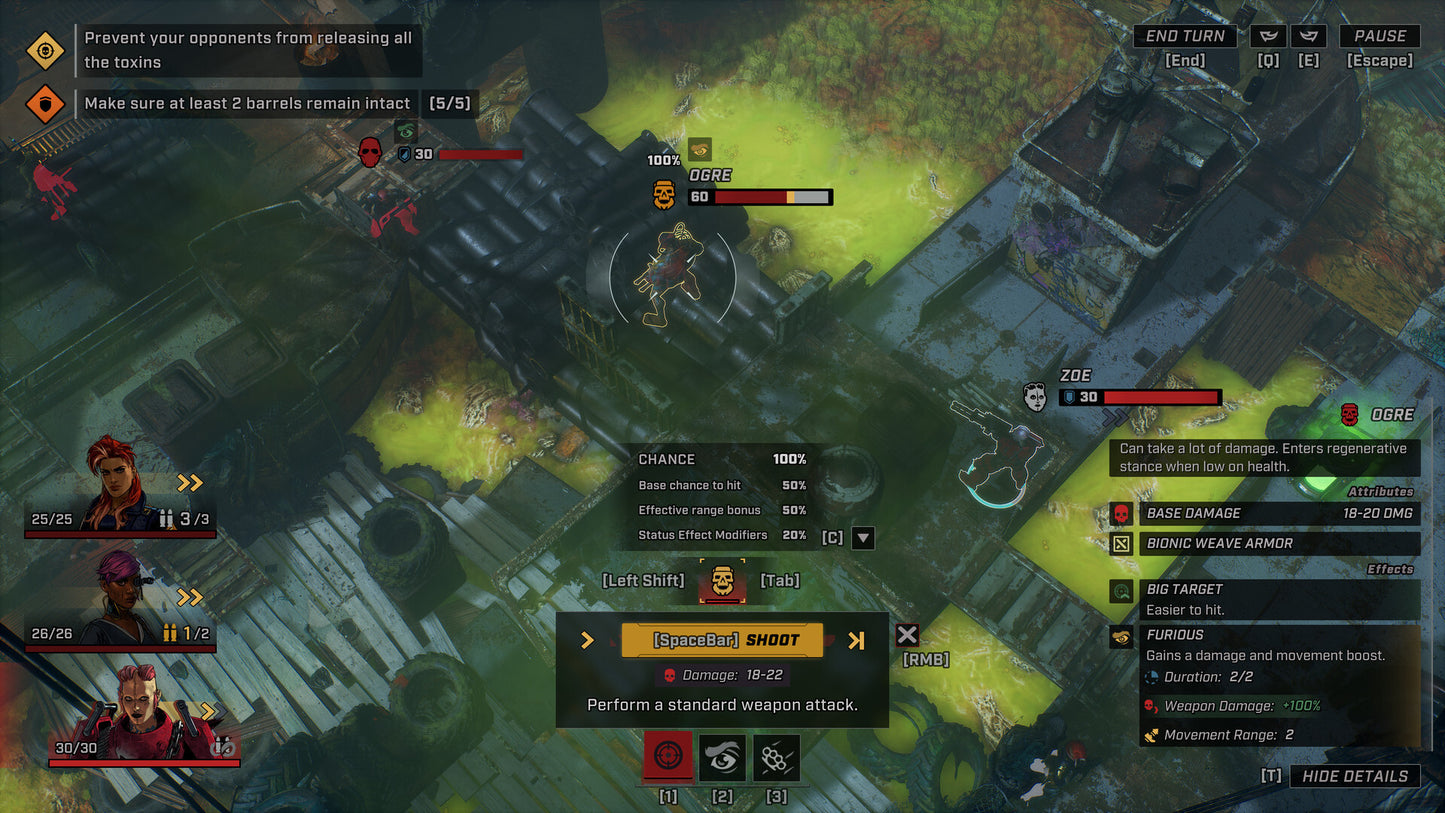This screenshot has height=813, width=1445.
Task: Select the Ogre skull portrait between Shift and Tab
Action: tap(723, 580)
